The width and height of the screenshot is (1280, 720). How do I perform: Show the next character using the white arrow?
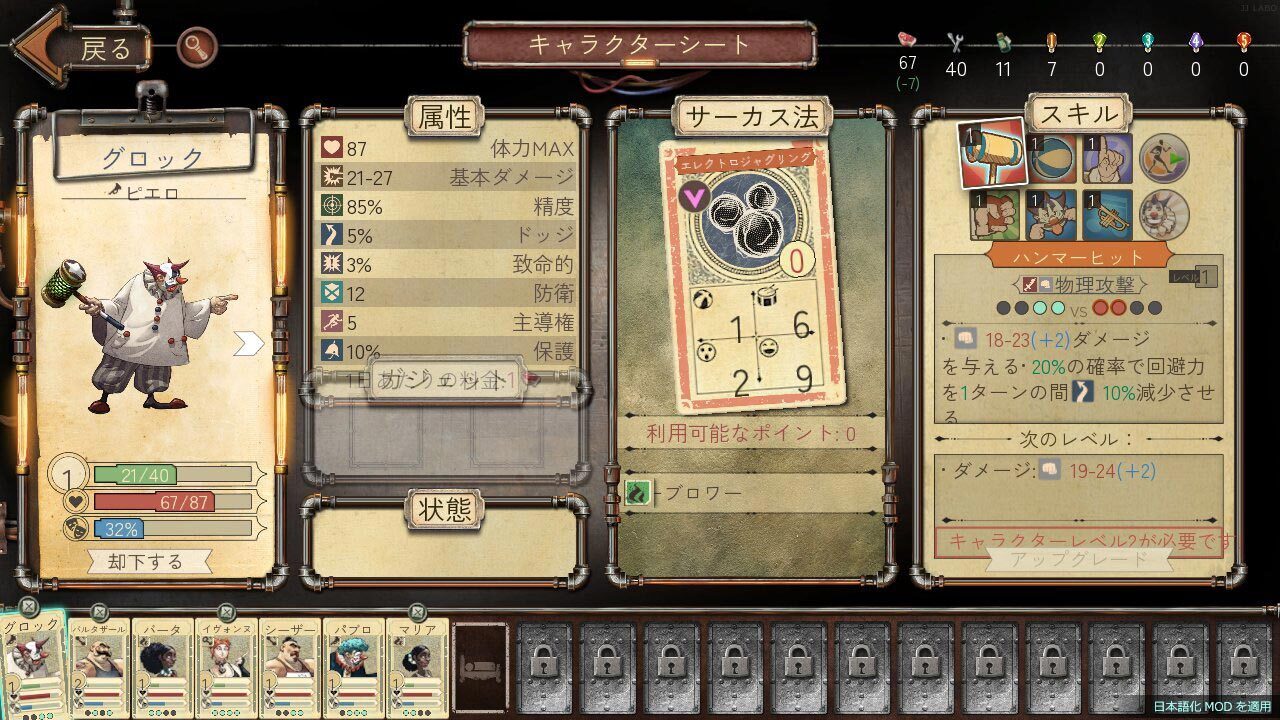[x=248, y=344]
